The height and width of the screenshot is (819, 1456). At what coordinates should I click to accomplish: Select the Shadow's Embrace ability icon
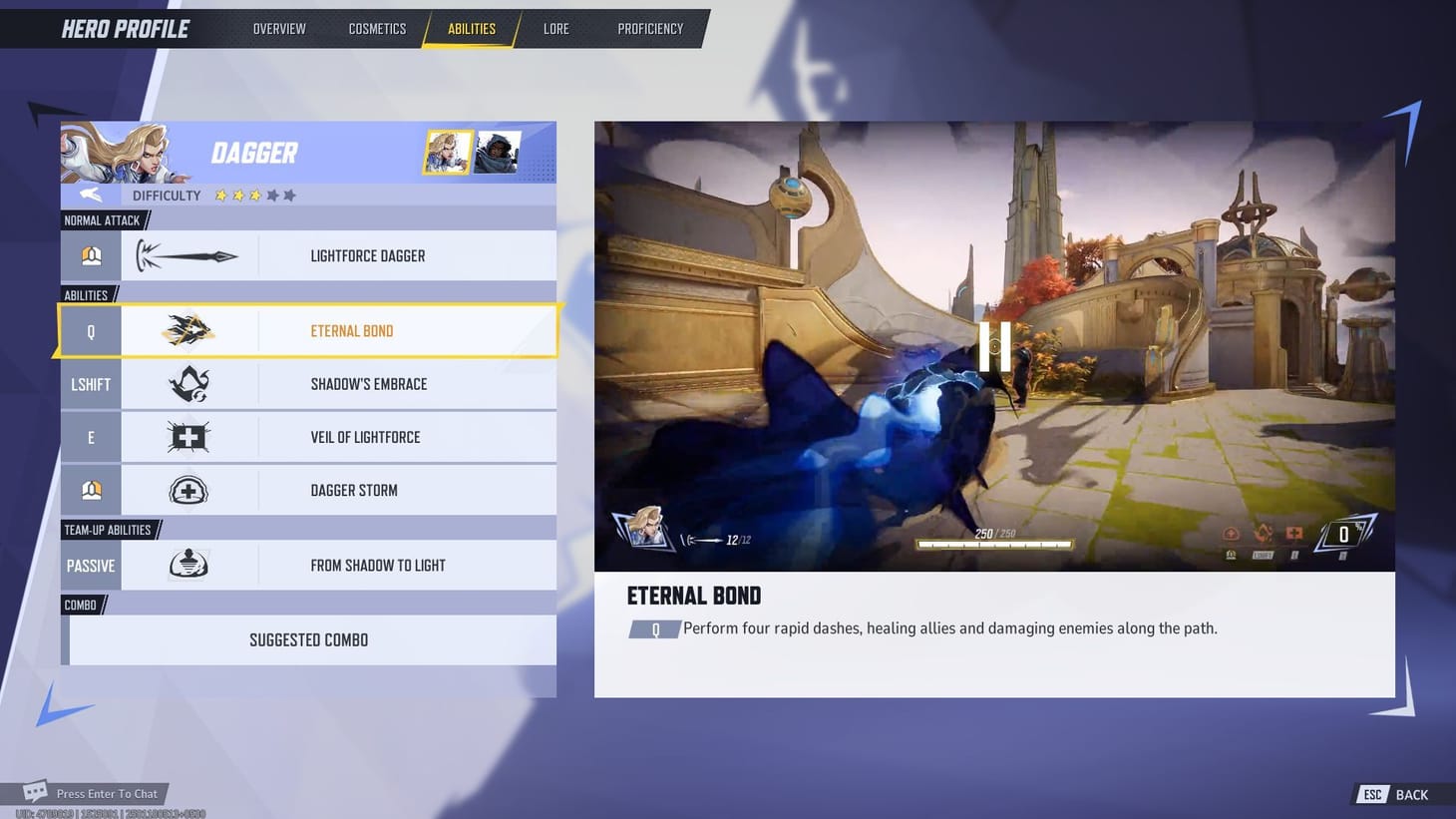tap(187, 384)
